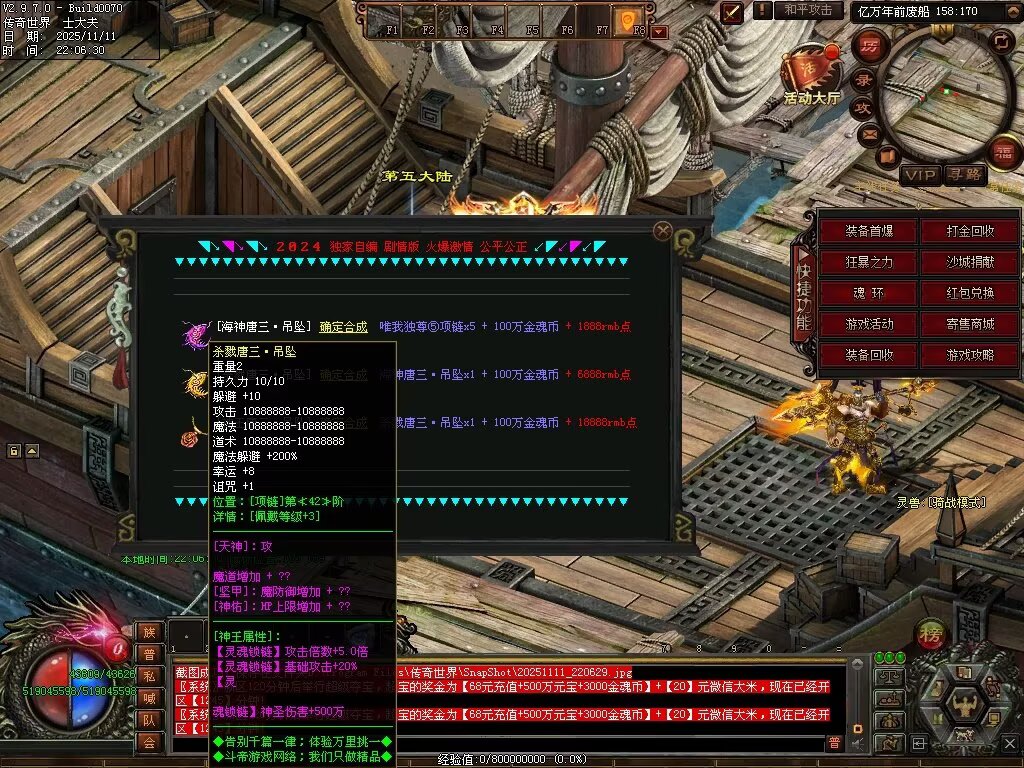Open the 游戏攻略 game guide
1024x768 pixels.
(970, 356)
